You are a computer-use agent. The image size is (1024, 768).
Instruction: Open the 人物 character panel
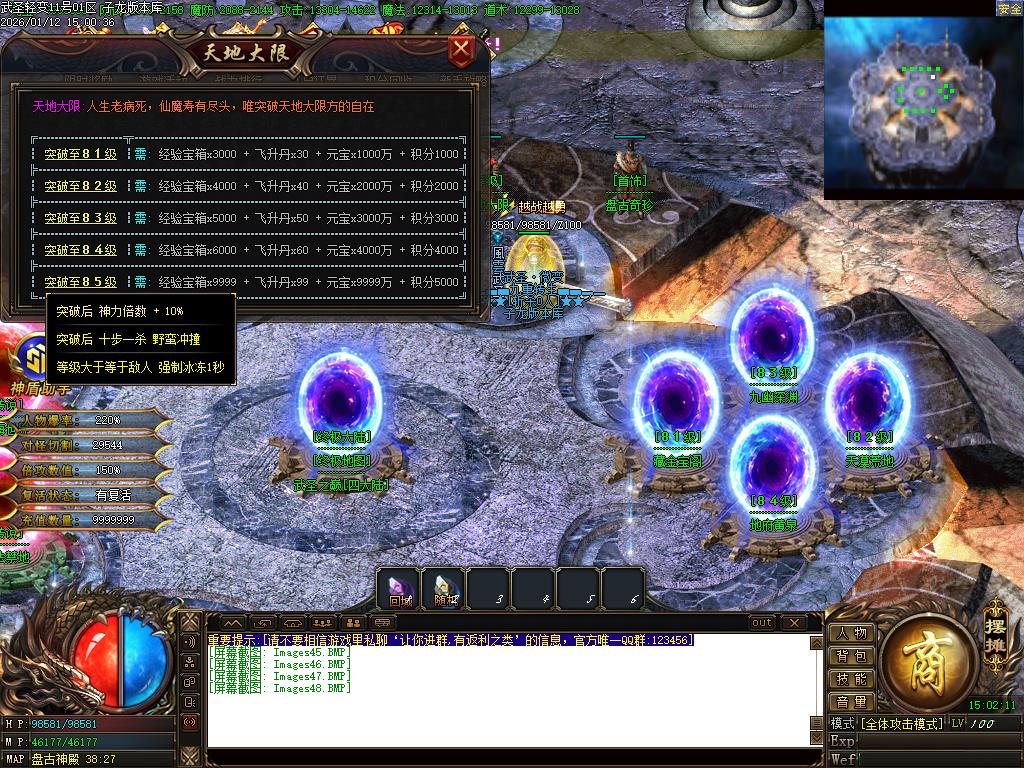pyautogui.click(x=852, y=633)
